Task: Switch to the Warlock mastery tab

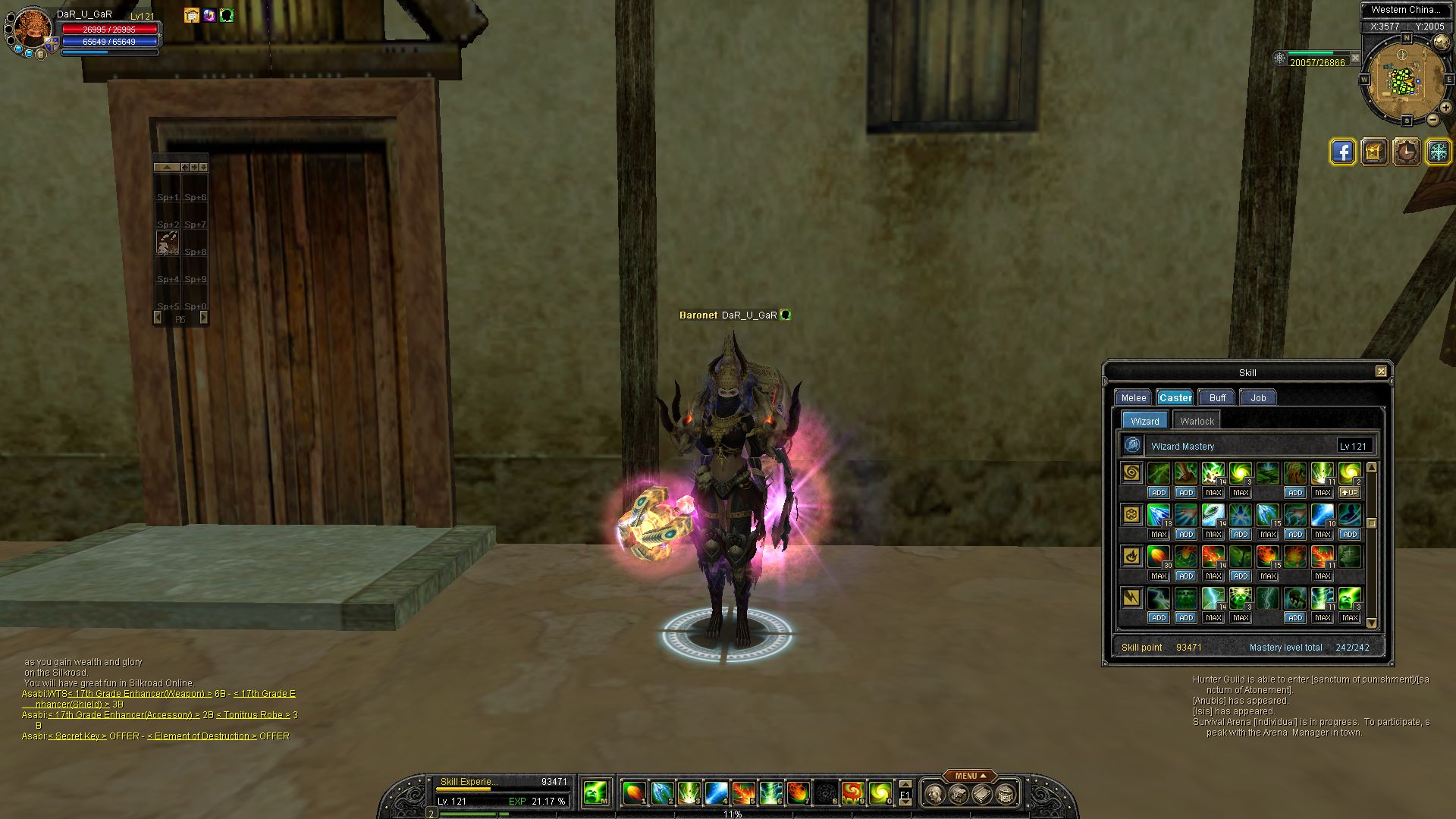Action: point(1197,421)
